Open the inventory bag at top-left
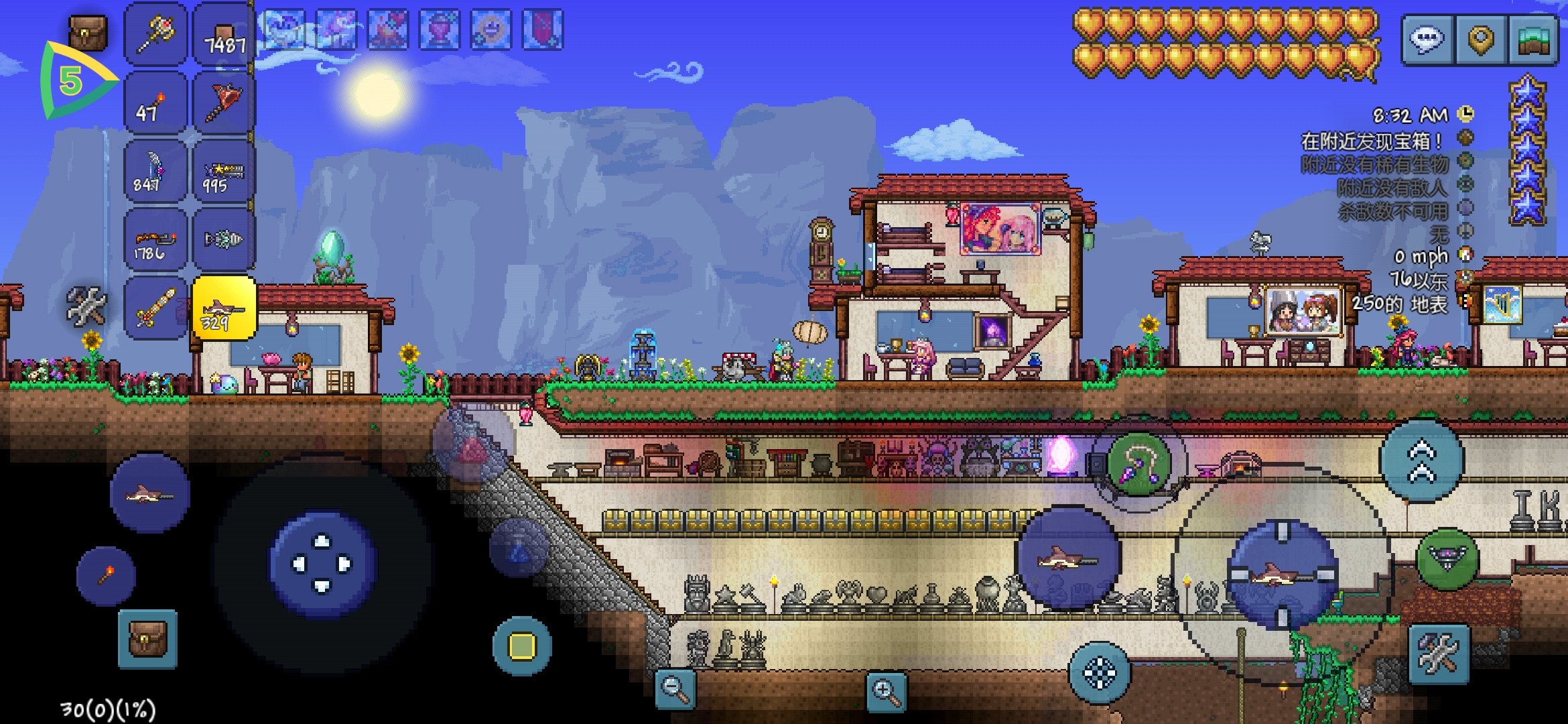 88,32
